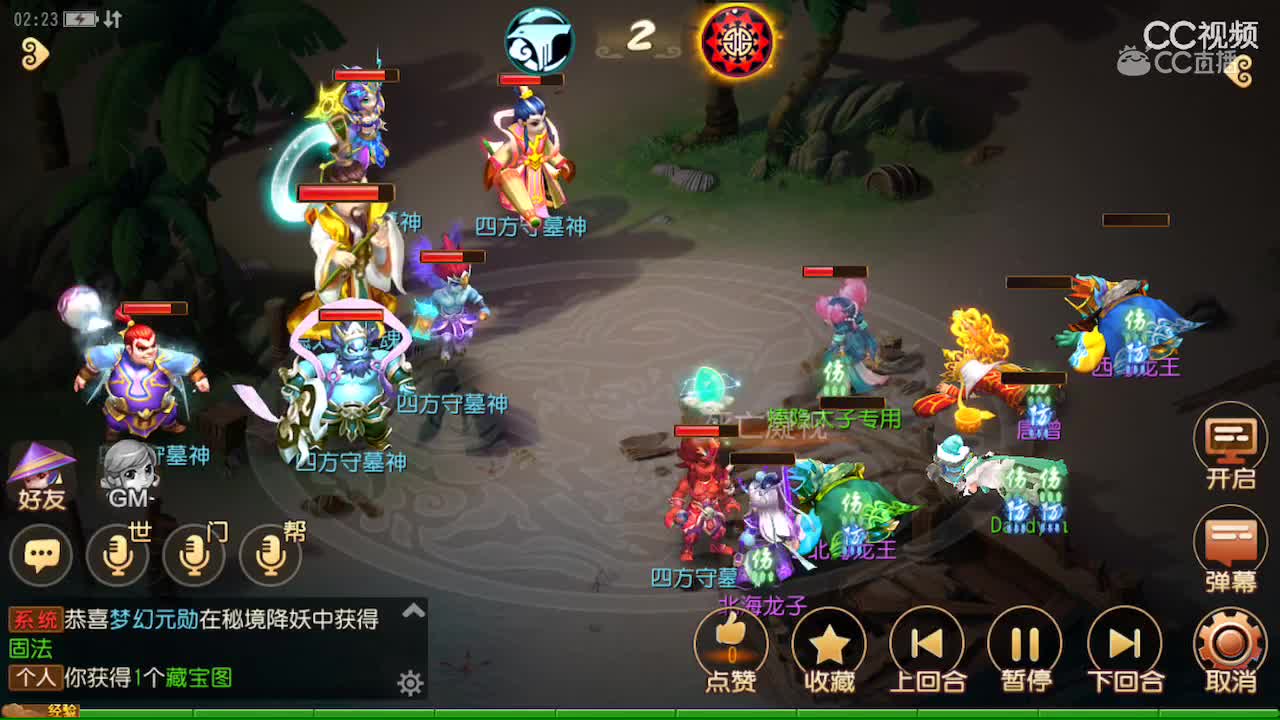Open chat with the speech bubble icon
Screen dimensions: 1280x720
pos(42,554)
